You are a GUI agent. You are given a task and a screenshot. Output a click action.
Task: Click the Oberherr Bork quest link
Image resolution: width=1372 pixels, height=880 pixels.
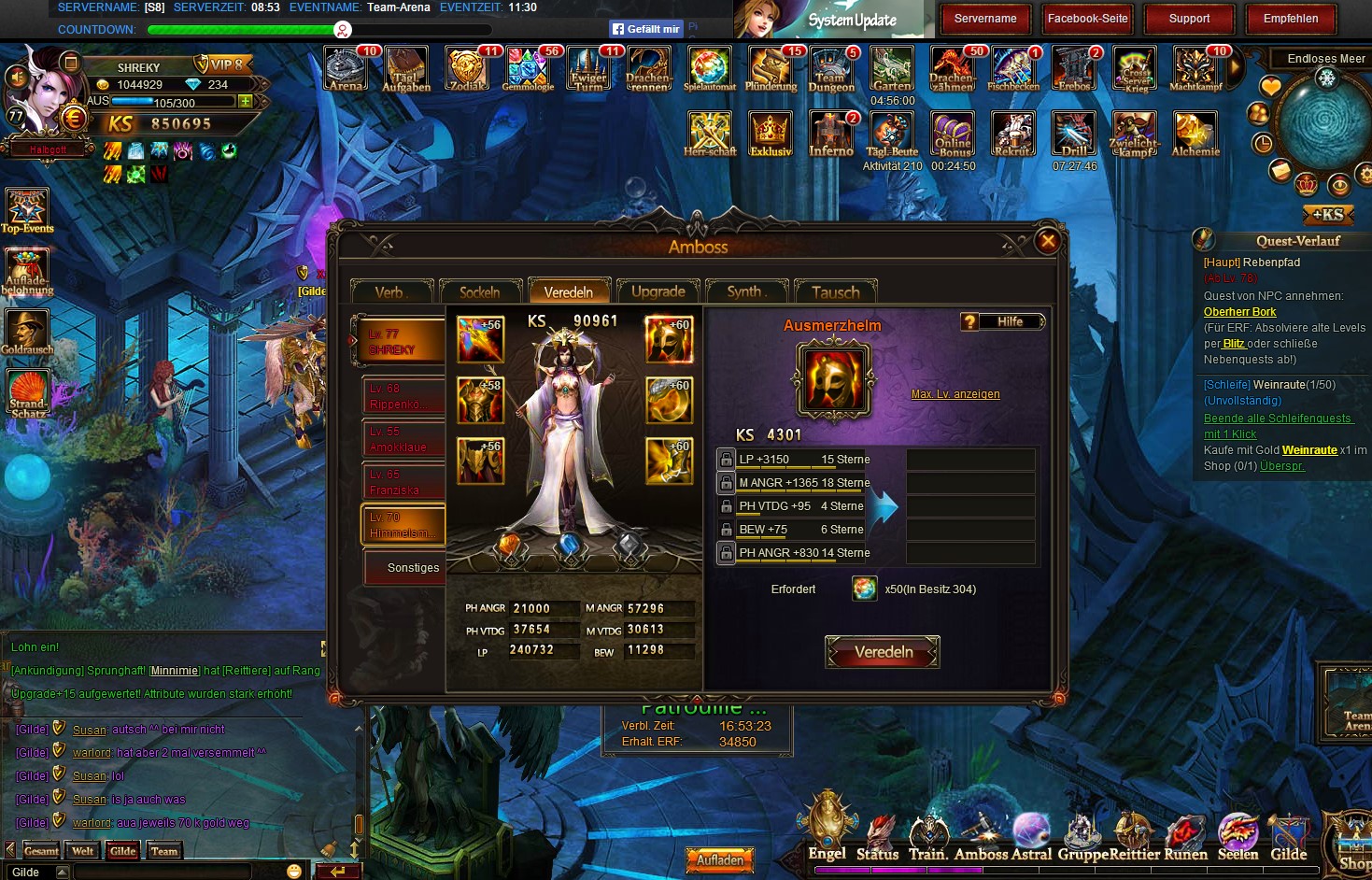(x=1239, y=312)
